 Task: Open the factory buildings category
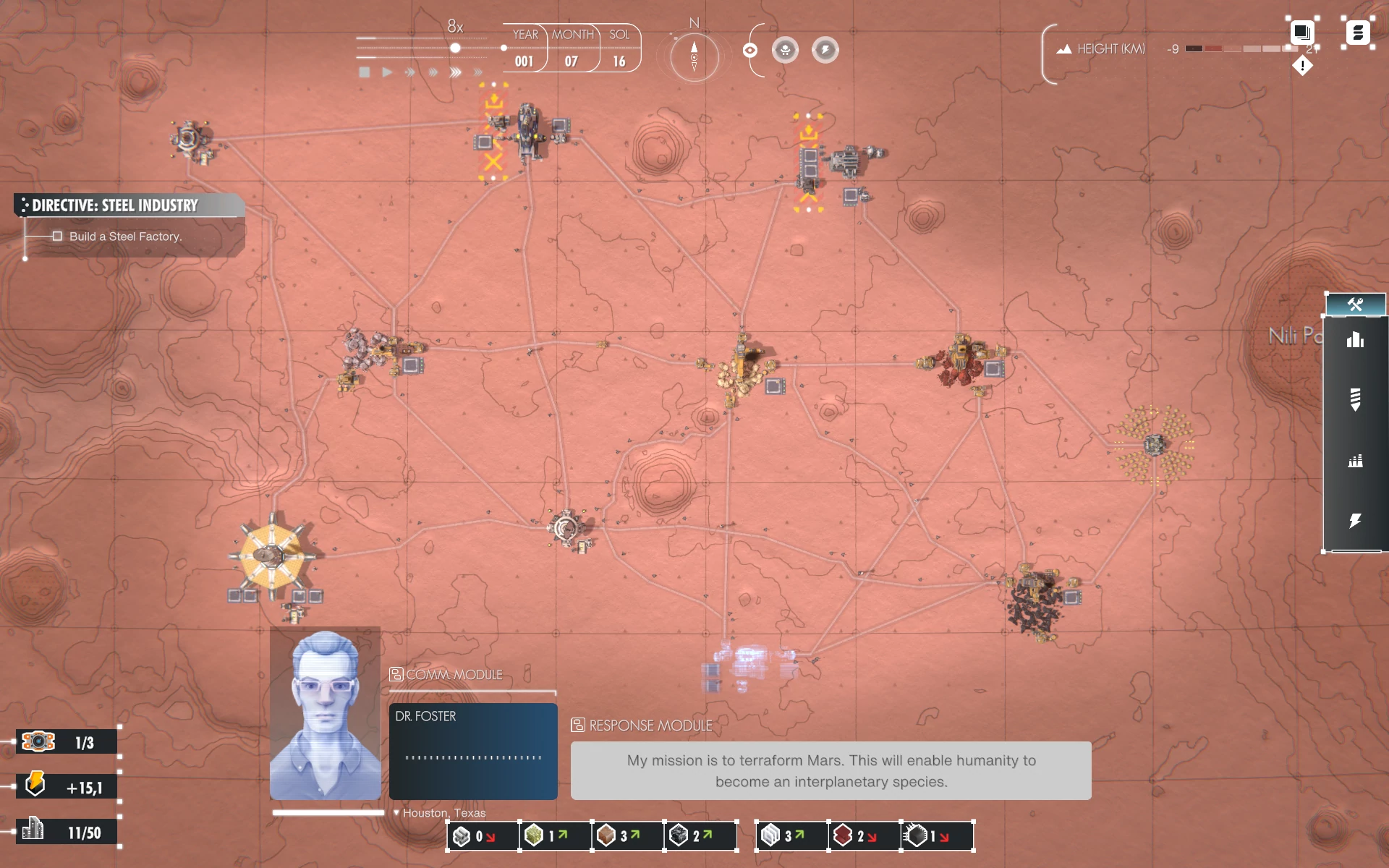1355,461
